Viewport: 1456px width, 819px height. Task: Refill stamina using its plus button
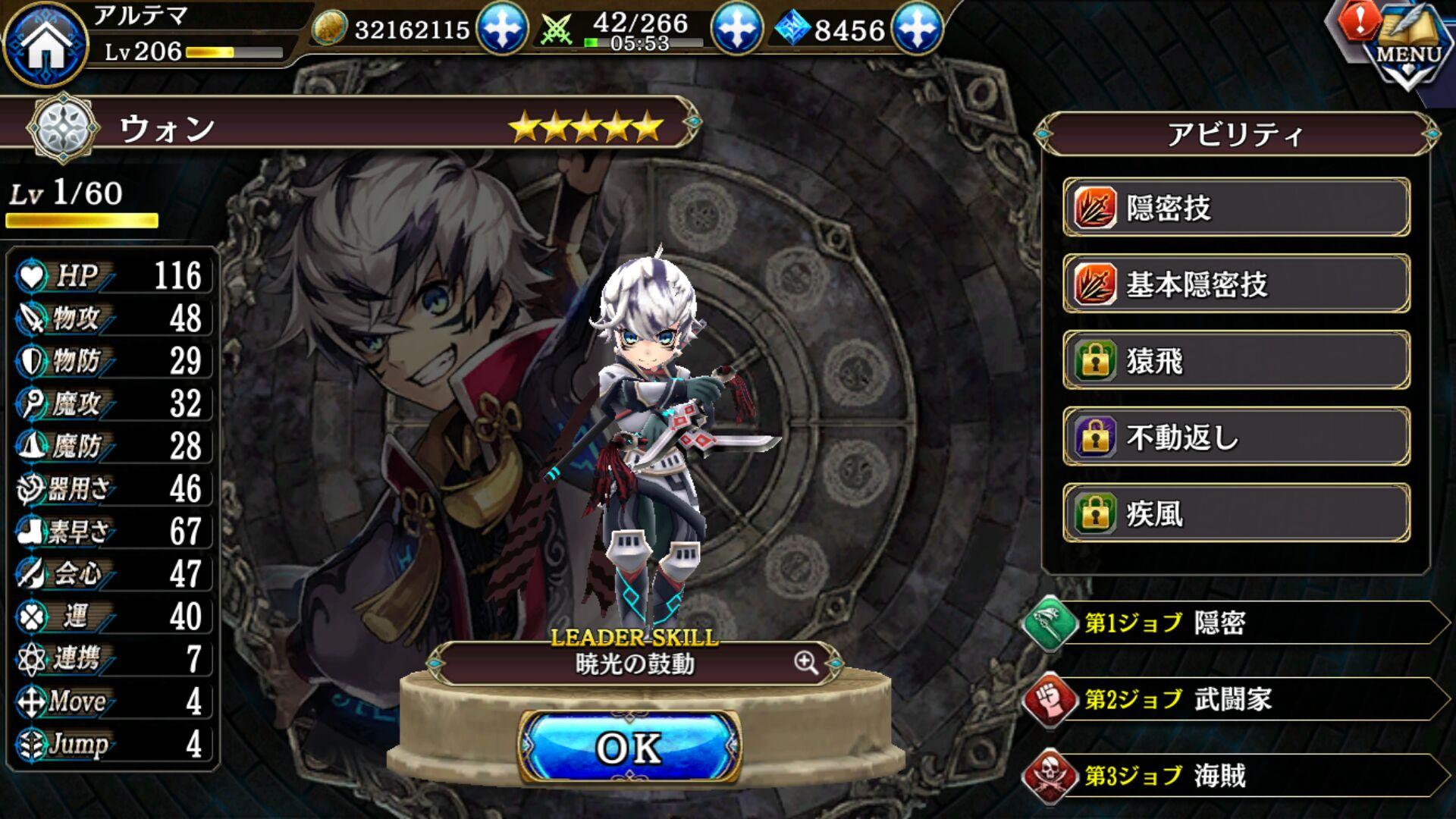point(736,29)
